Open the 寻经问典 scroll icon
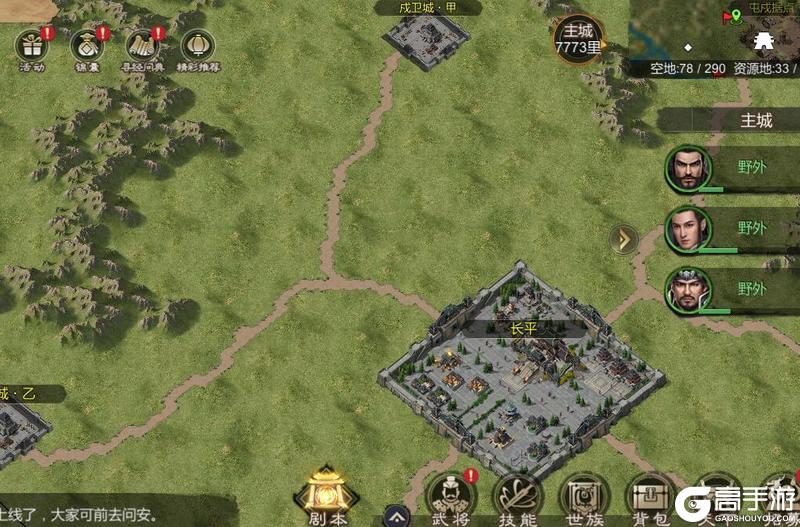800x527 pixels. [142, 46]
